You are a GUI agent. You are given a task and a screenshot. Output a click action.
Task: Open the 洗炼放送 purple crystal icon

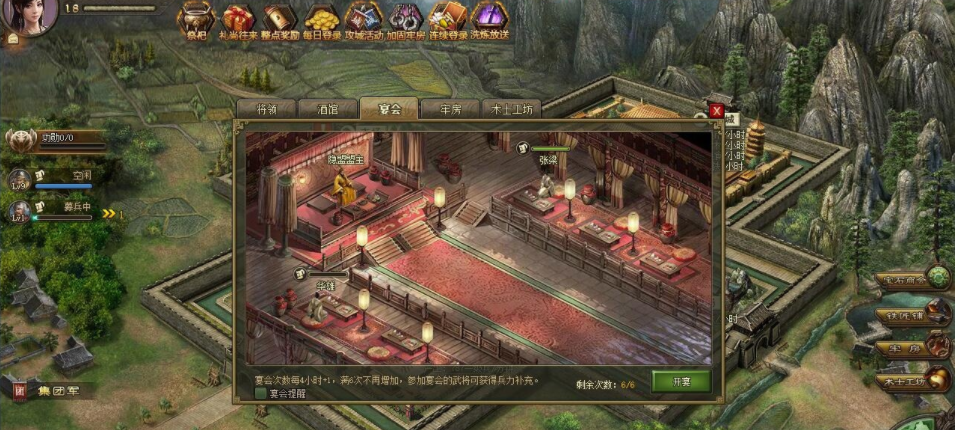tap(489, 18)
